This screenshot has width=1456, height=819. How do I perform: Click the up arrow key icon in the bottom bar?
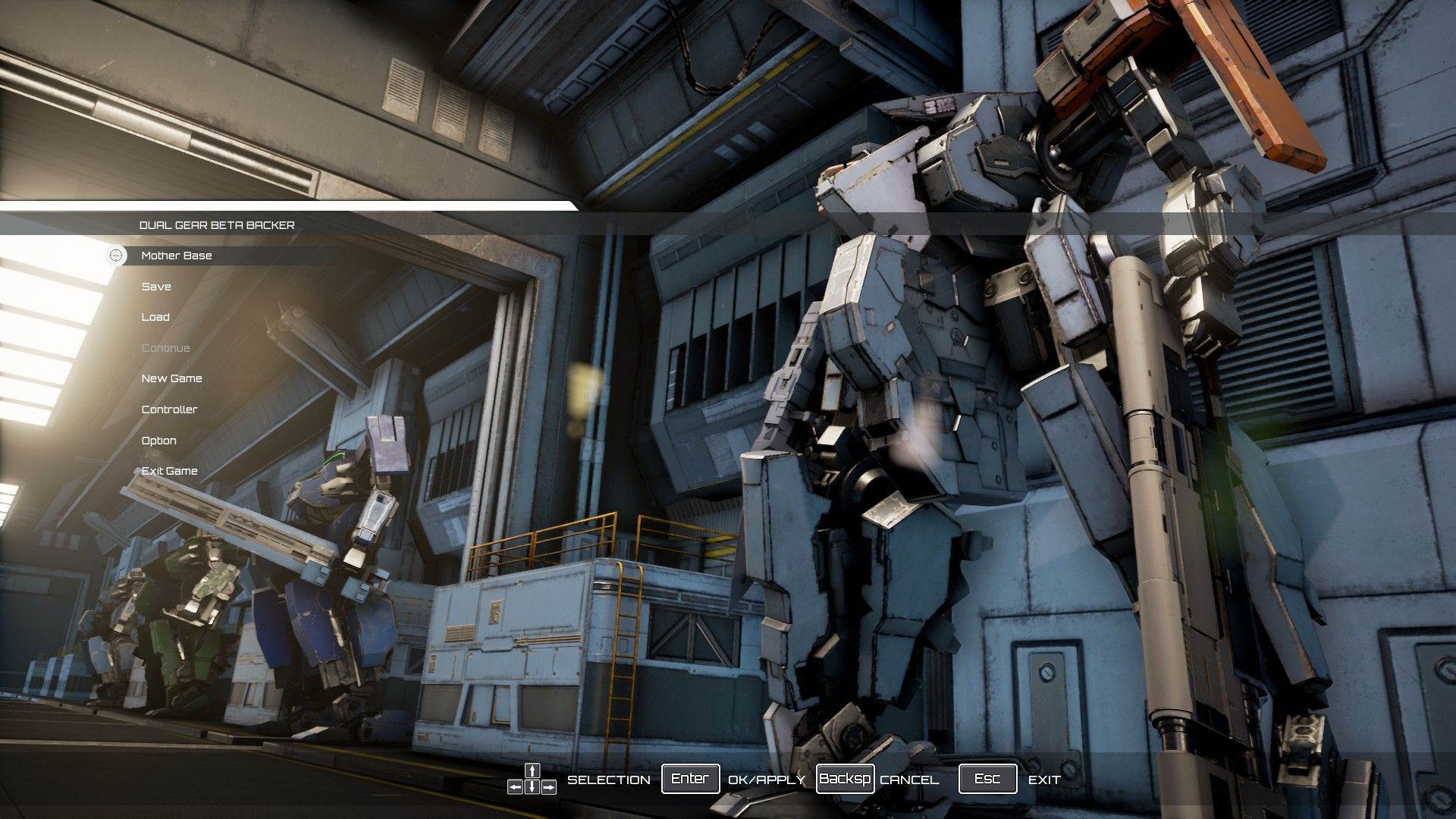(532, 770)
